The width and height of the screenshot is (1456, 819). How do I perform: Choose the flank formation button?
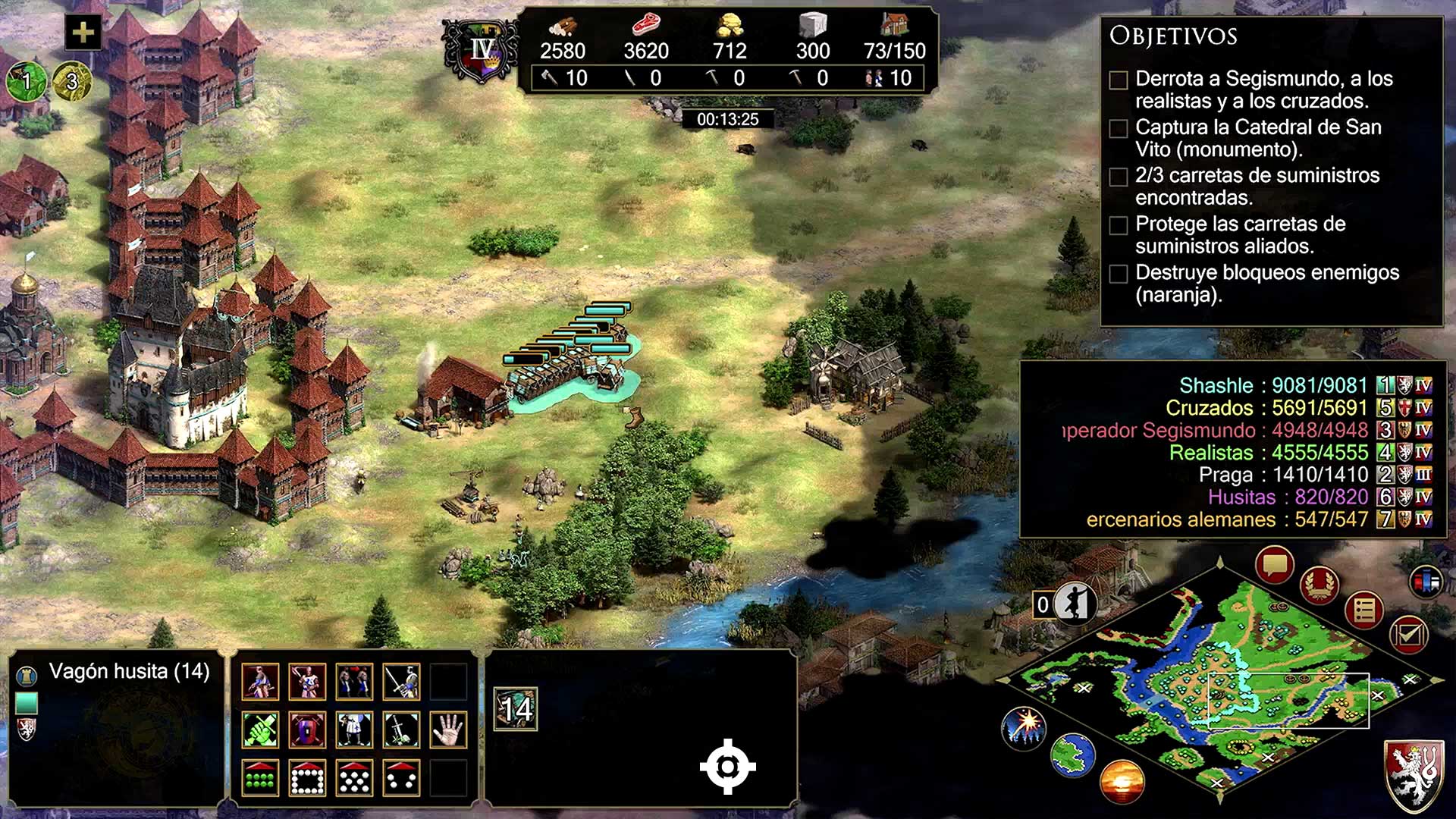[401, 777]
